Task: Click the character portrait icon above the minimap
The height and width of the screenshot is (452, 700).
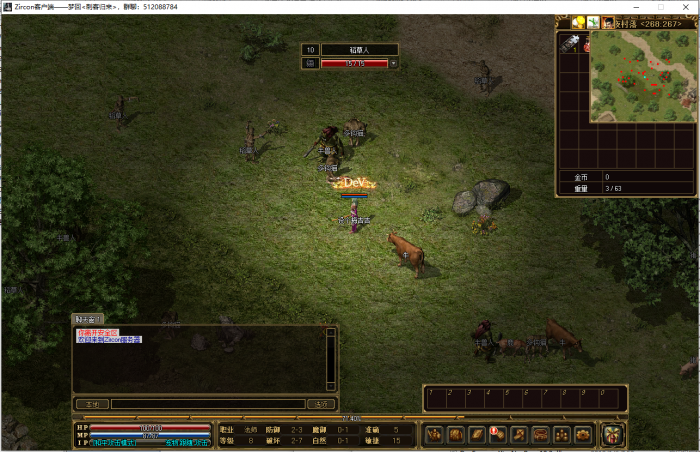Action: [x=607, y=22]
